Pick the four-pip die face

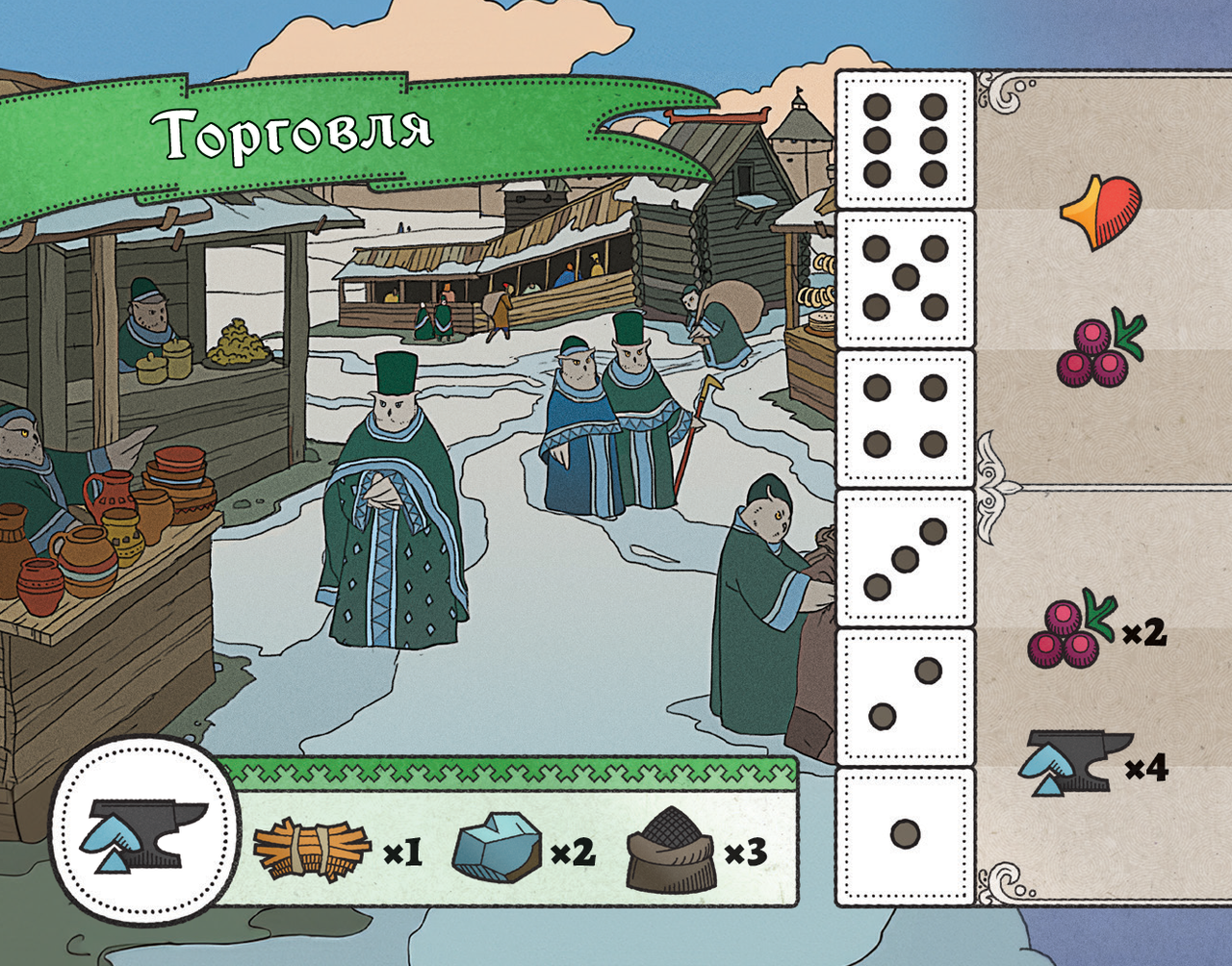point(905,417)
